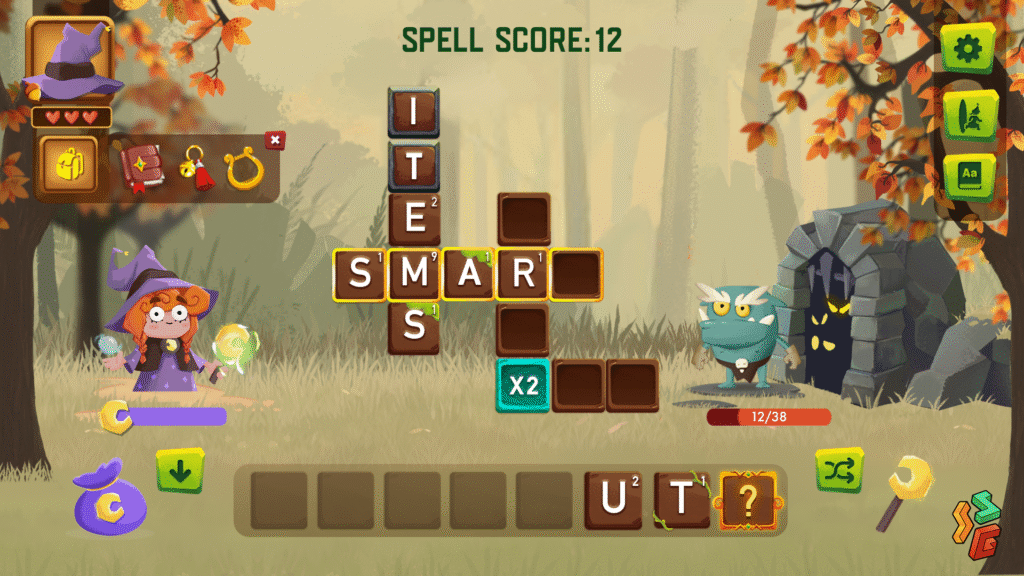Open the Aa dictionary button
The width and height of the screenshot is (1024, 576).
[967, 176]
